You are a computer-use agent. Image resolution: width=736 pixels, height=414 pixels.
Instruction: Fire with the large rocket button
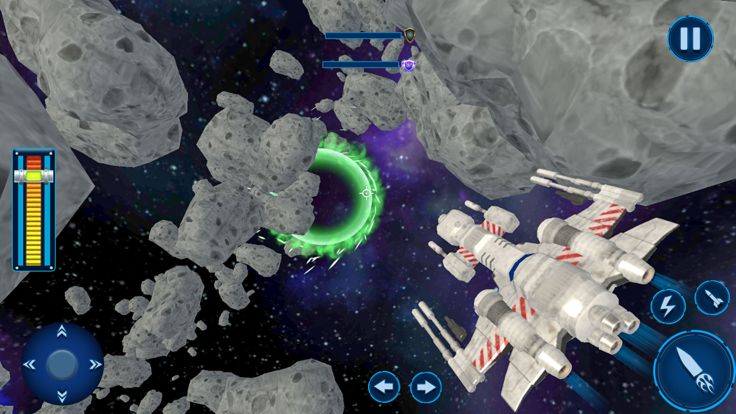click(696, 371)
